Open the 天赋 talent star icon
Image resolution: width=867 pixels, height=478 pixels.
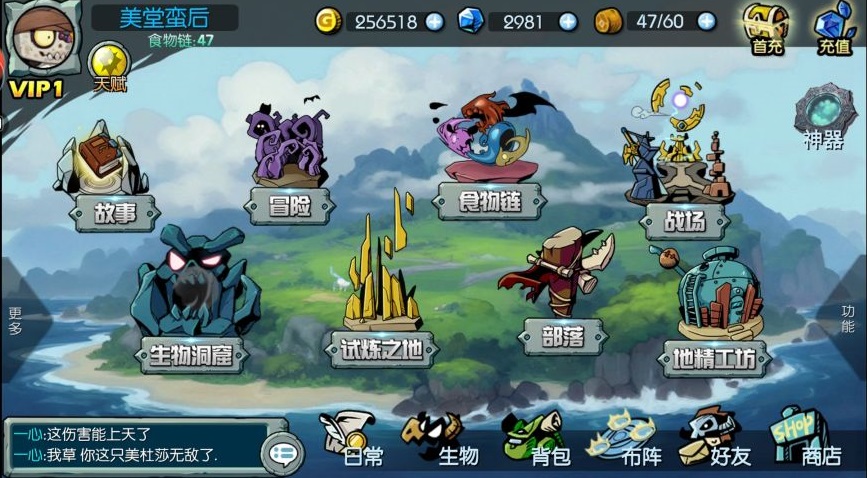pyautogui.click(x=109, y=66)
